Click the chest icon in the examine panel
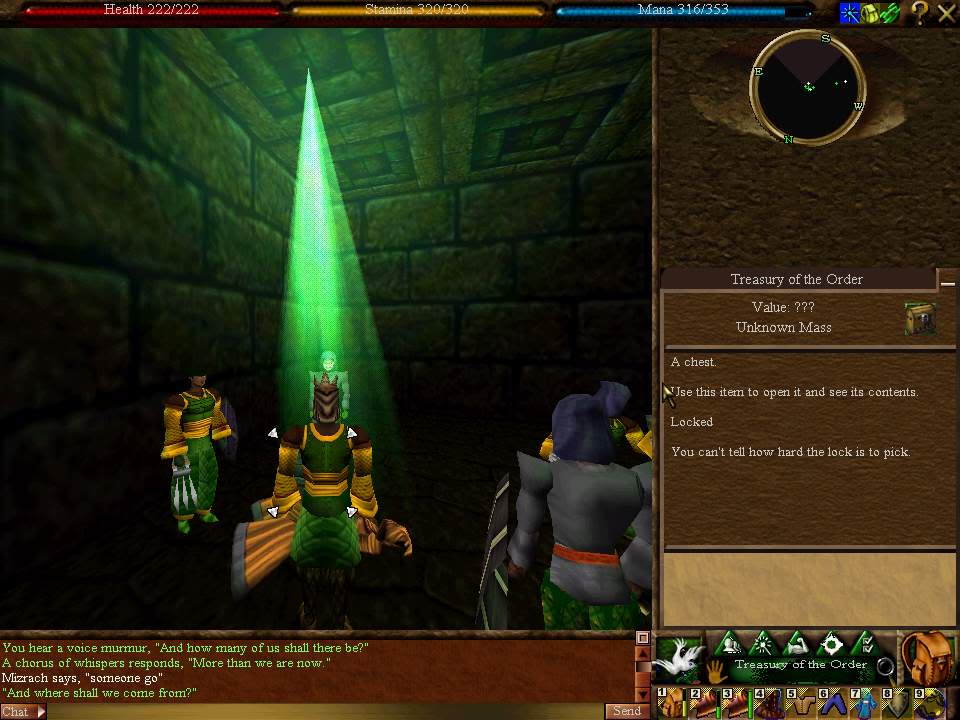 [919, 319]
